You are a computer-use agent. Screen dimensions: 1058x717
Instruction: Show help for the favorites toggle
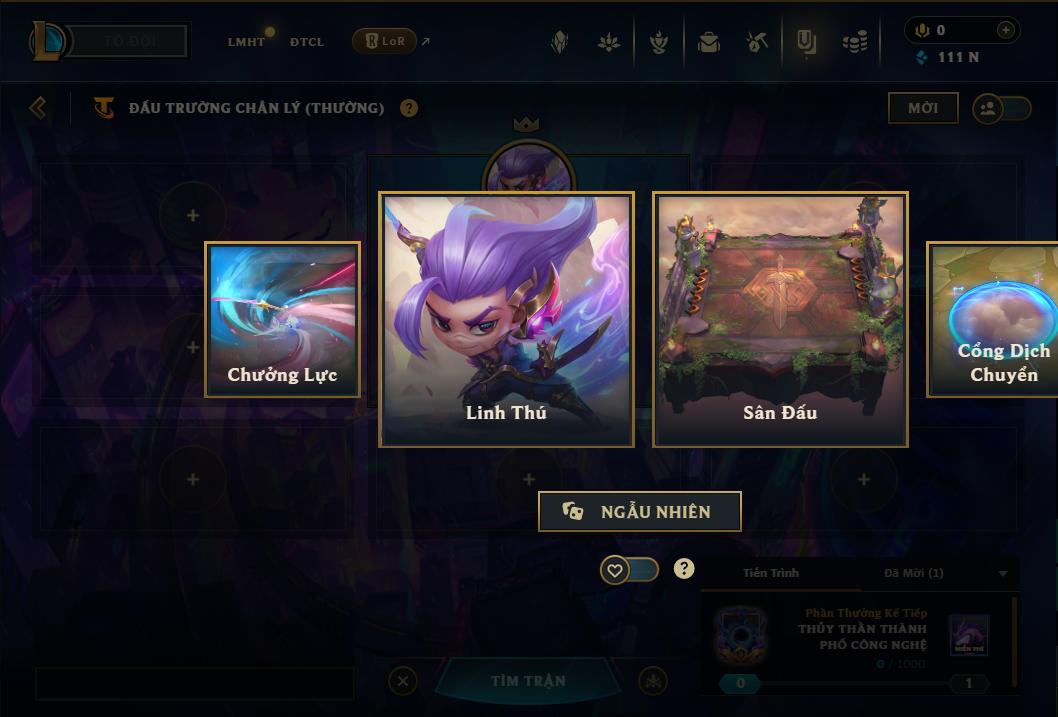click(x=684, y=569)
